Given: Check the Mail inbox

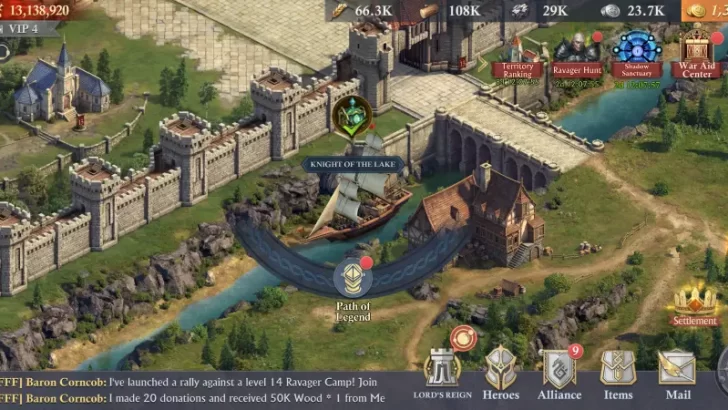Looking at the screenshot, I should point(677,372).
